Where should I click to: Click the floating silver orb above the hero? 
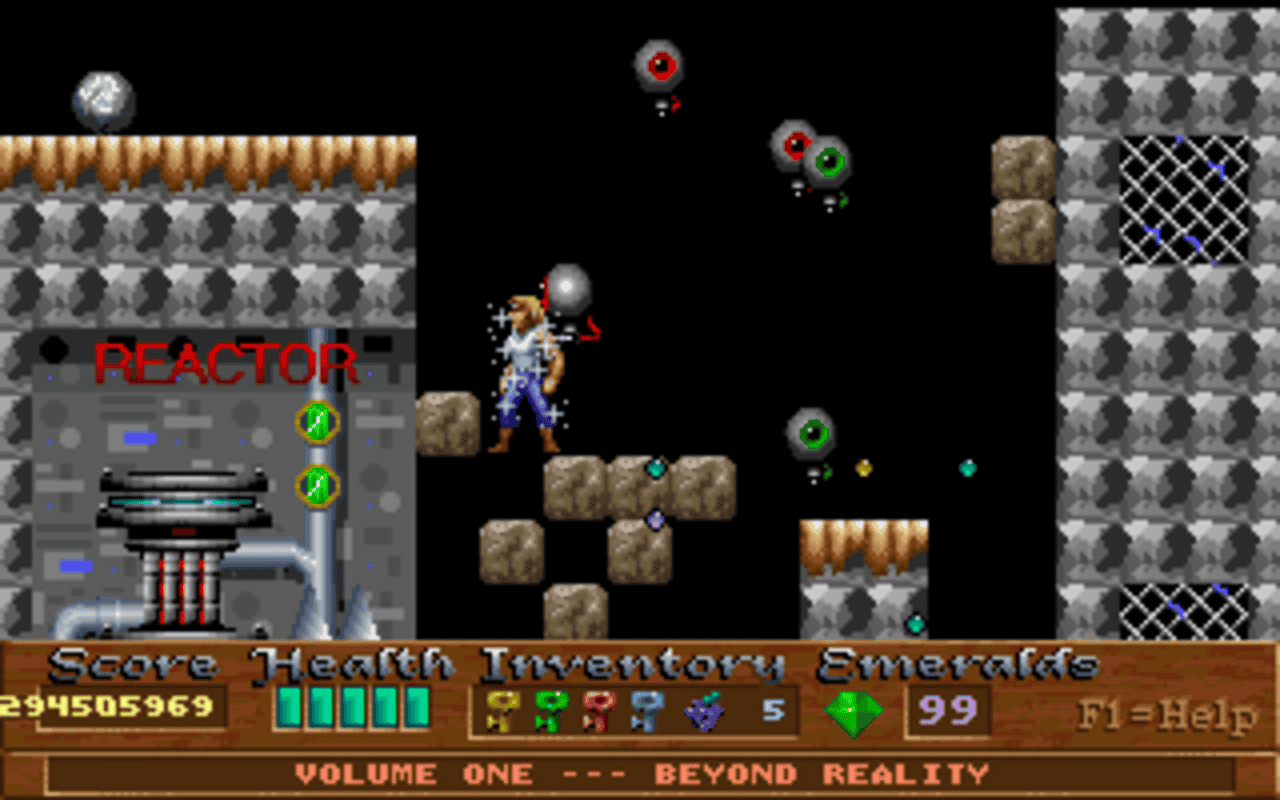pos(568,289)
